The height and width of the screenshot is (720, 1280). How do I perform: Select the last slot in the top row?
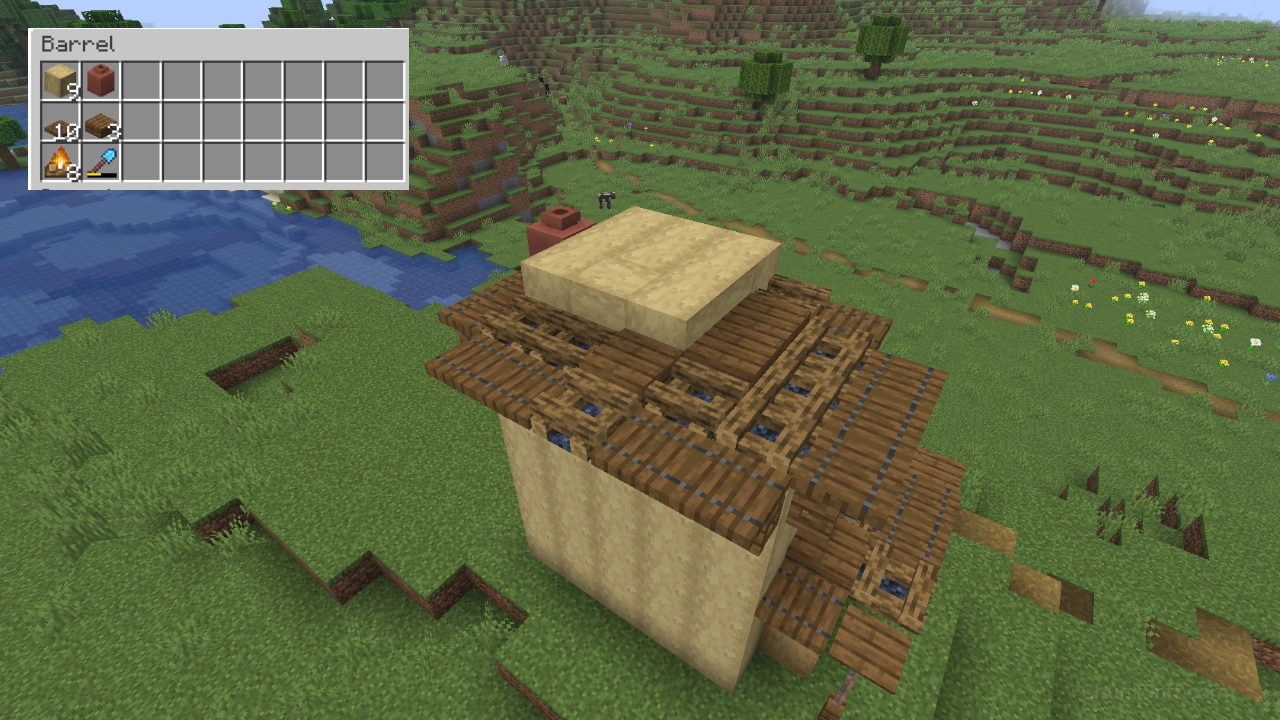[x=387, y=80]
